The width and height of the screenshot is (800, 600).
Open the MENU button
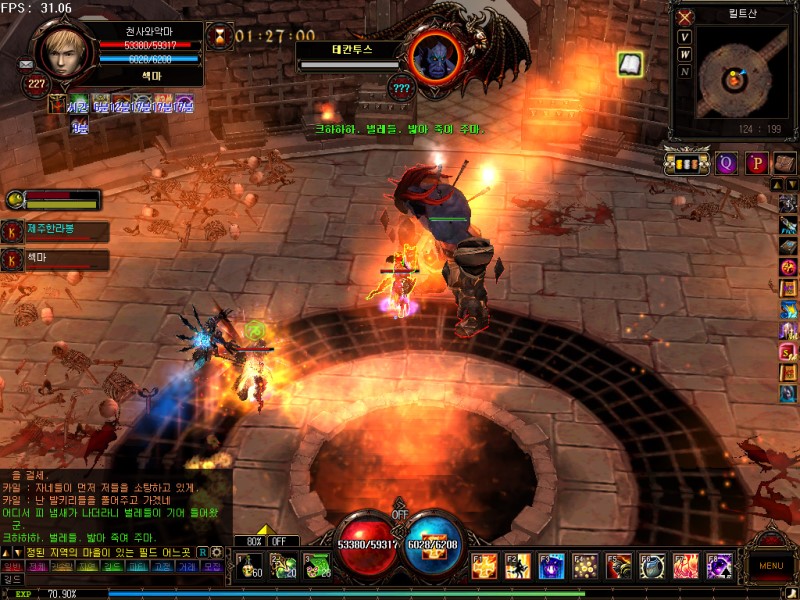(x=770, y=565)
